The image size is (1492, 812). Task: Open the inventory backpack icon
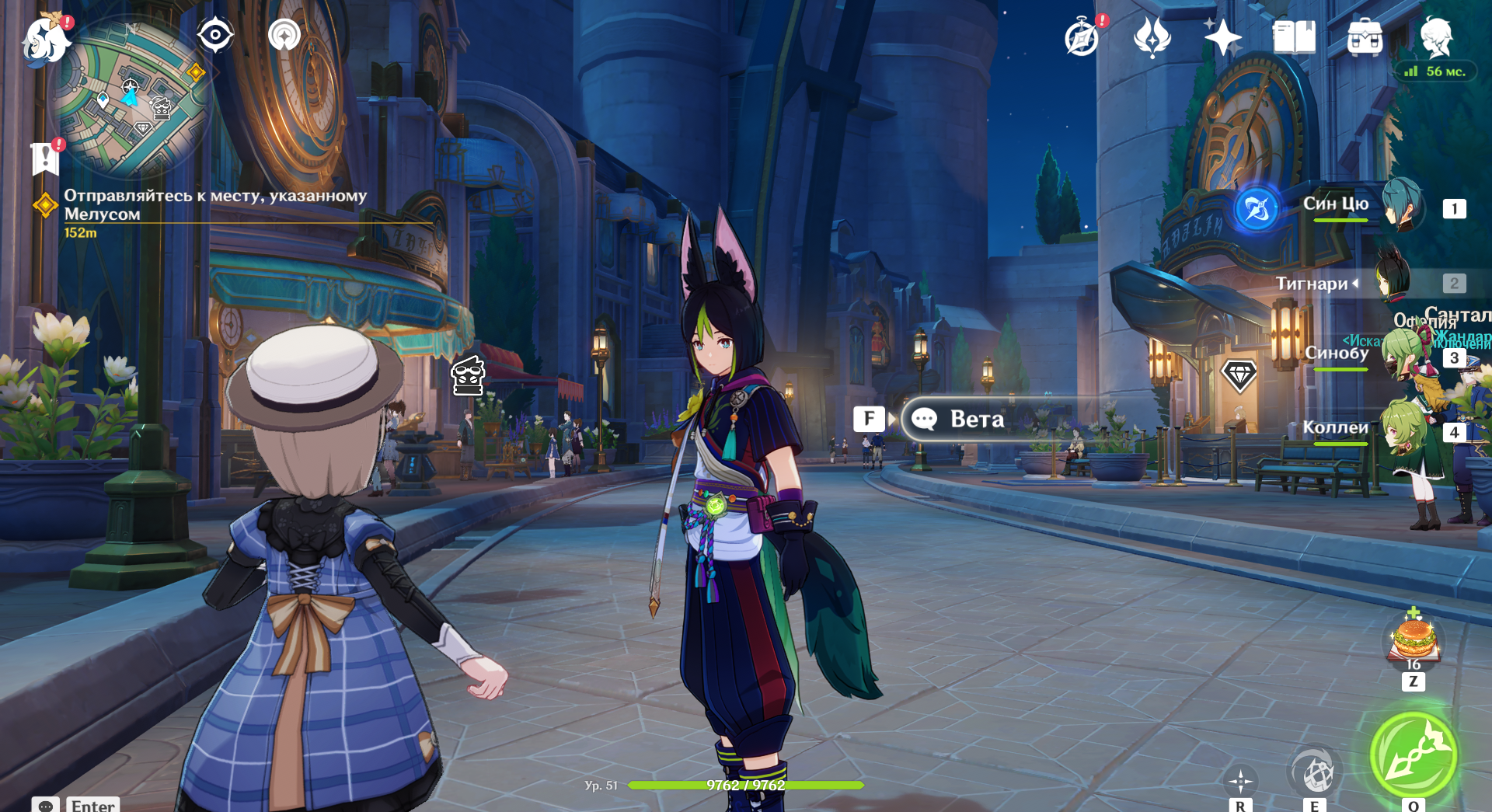(x=1365, y=37)
